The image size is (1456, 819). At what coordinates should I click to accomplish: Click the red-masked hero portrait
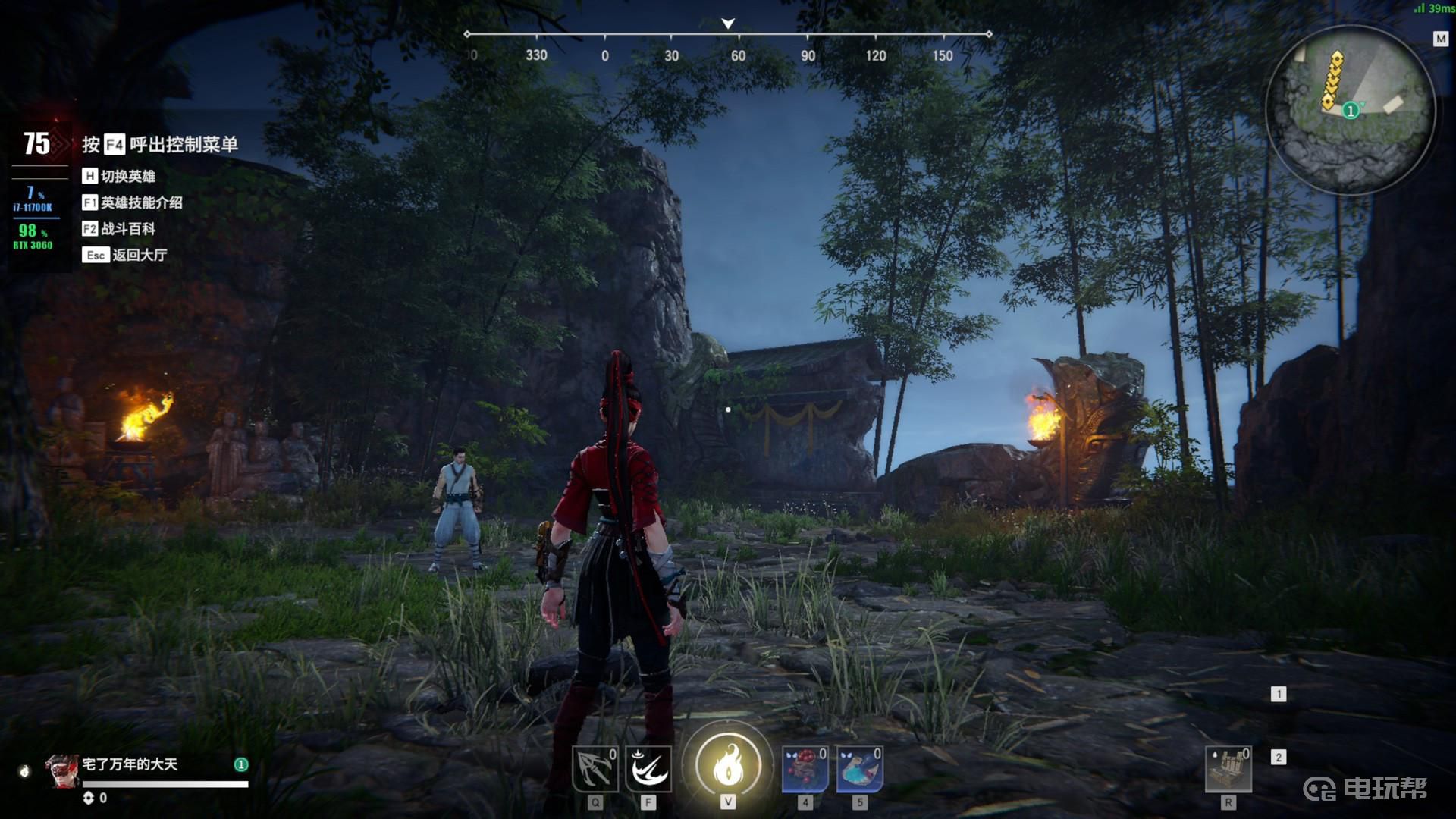click(62, 771)
